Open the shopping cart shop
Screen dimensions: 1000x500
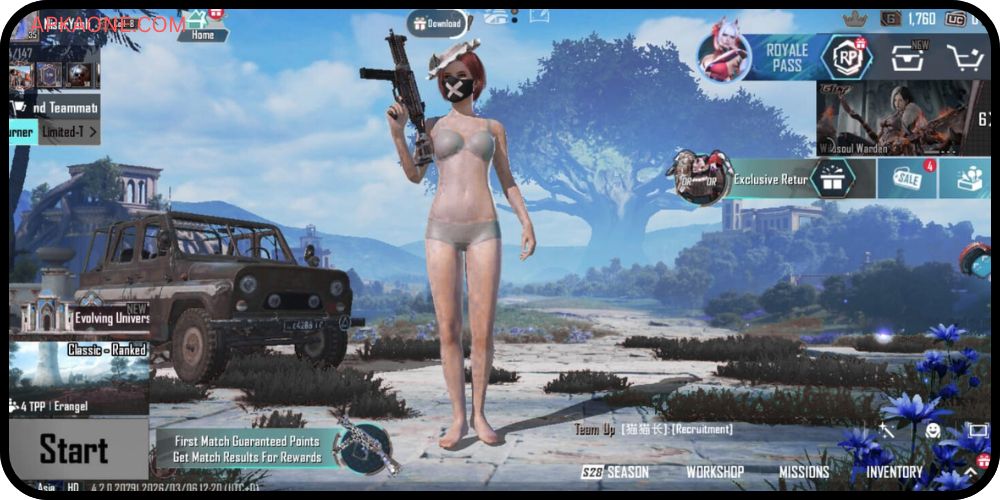[964, 58]
